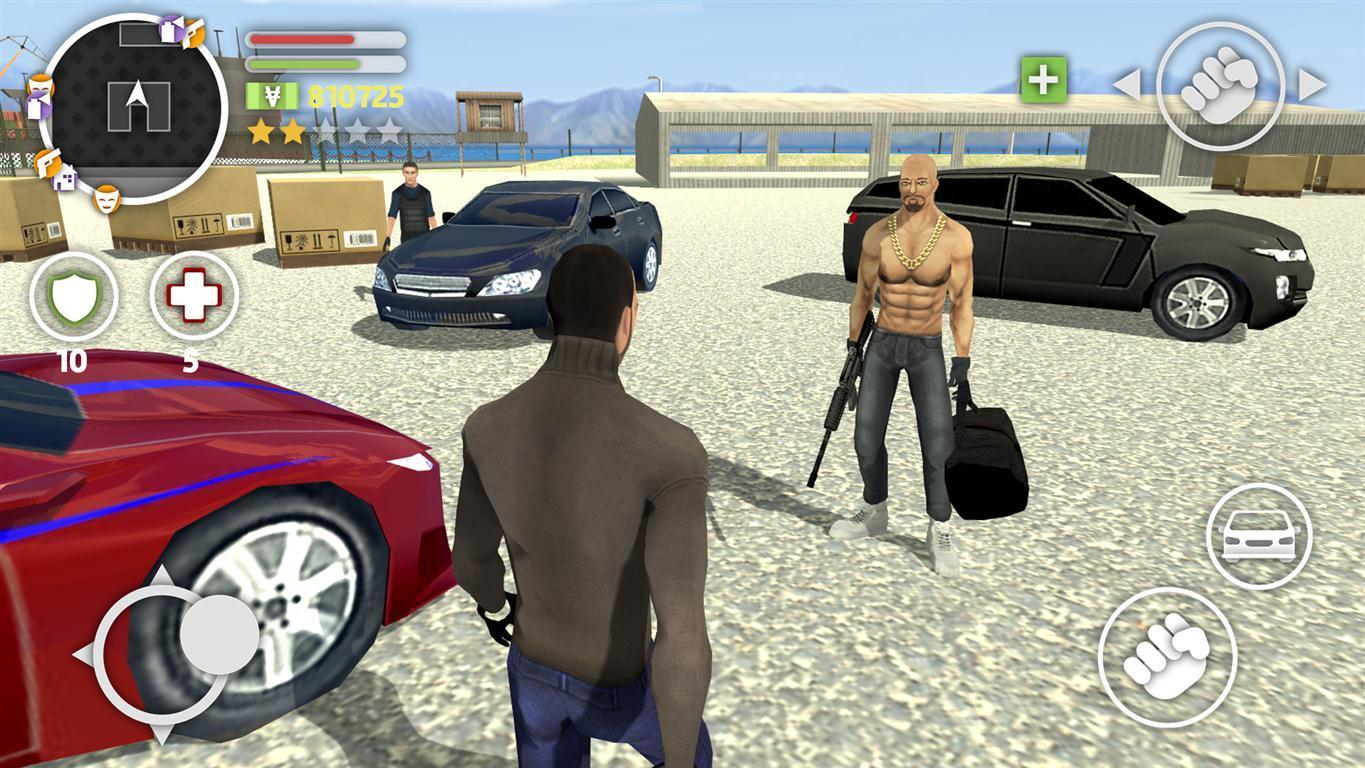The width and height of the screenshot is (1365, 768).
Task: Tap the fist melee attack button
Action: pos(1167,655)
